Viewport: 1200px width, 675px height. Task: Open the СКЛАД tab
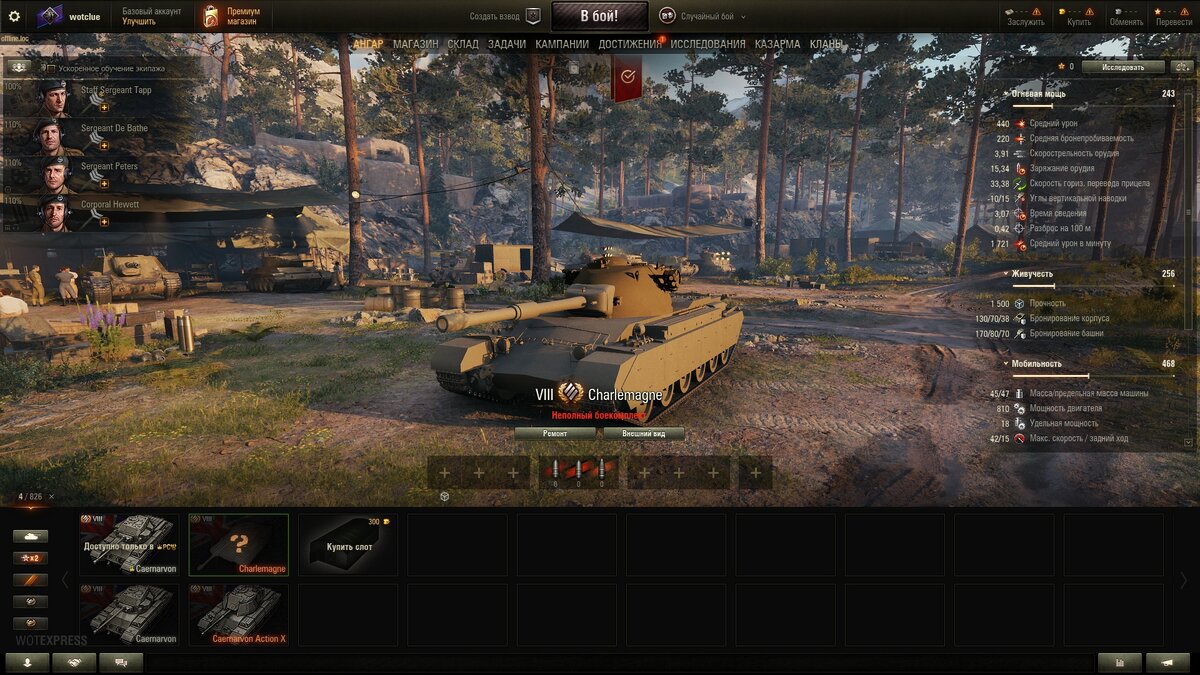pyautogui.click(x=463, y=44)
